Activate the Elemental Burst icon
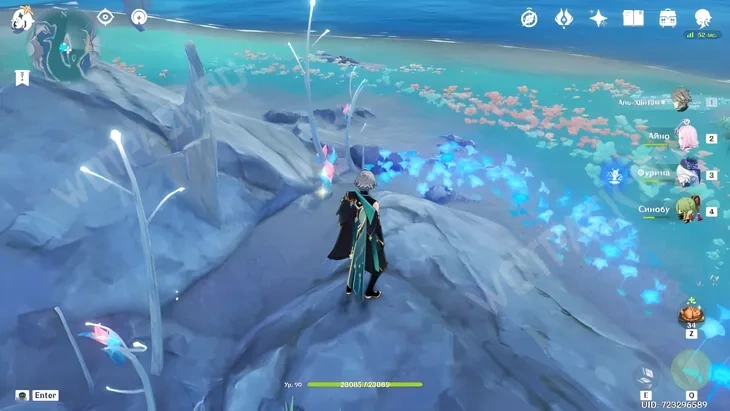This screenshot has width=730, height=411. click(x=690, y=369)
